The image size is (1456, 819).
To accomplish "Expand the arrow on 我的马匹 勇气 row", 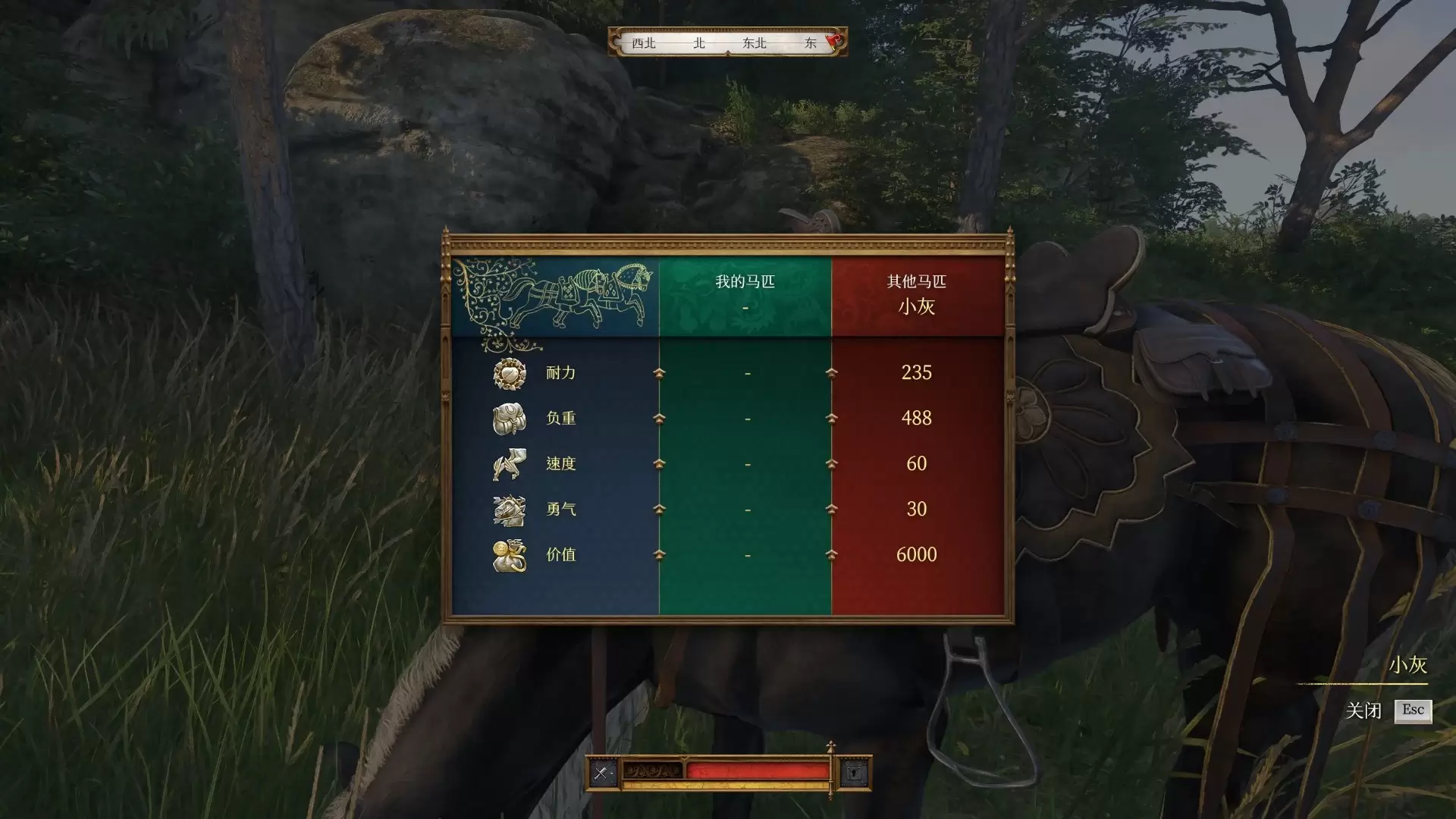I will 660,509.
